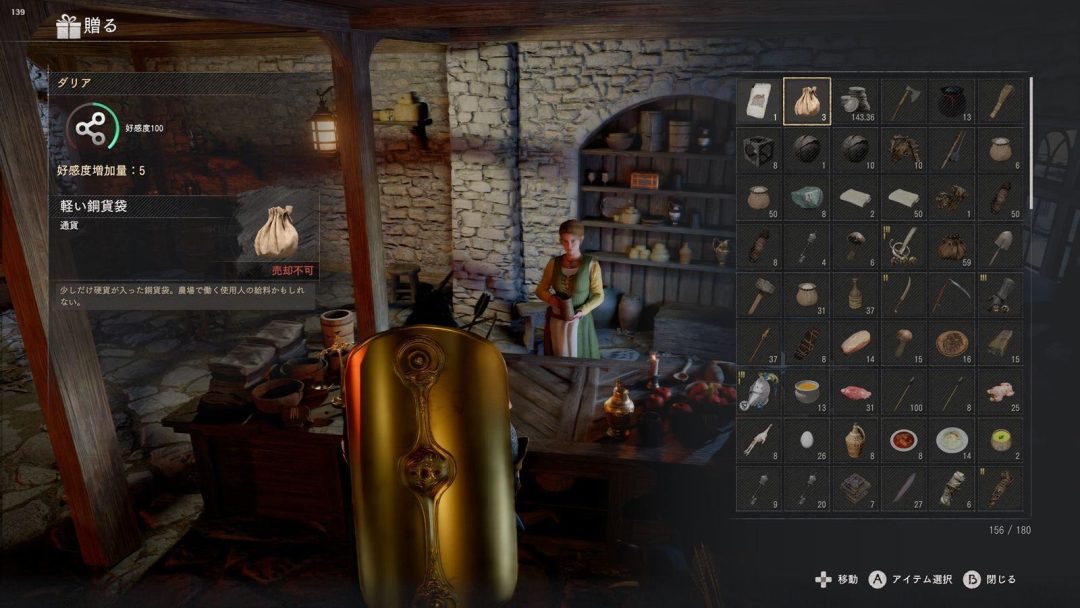The height and width of the screenshot is (608, 1080).
Task: Select the green soup pot slot
Action: coord(999,439)
